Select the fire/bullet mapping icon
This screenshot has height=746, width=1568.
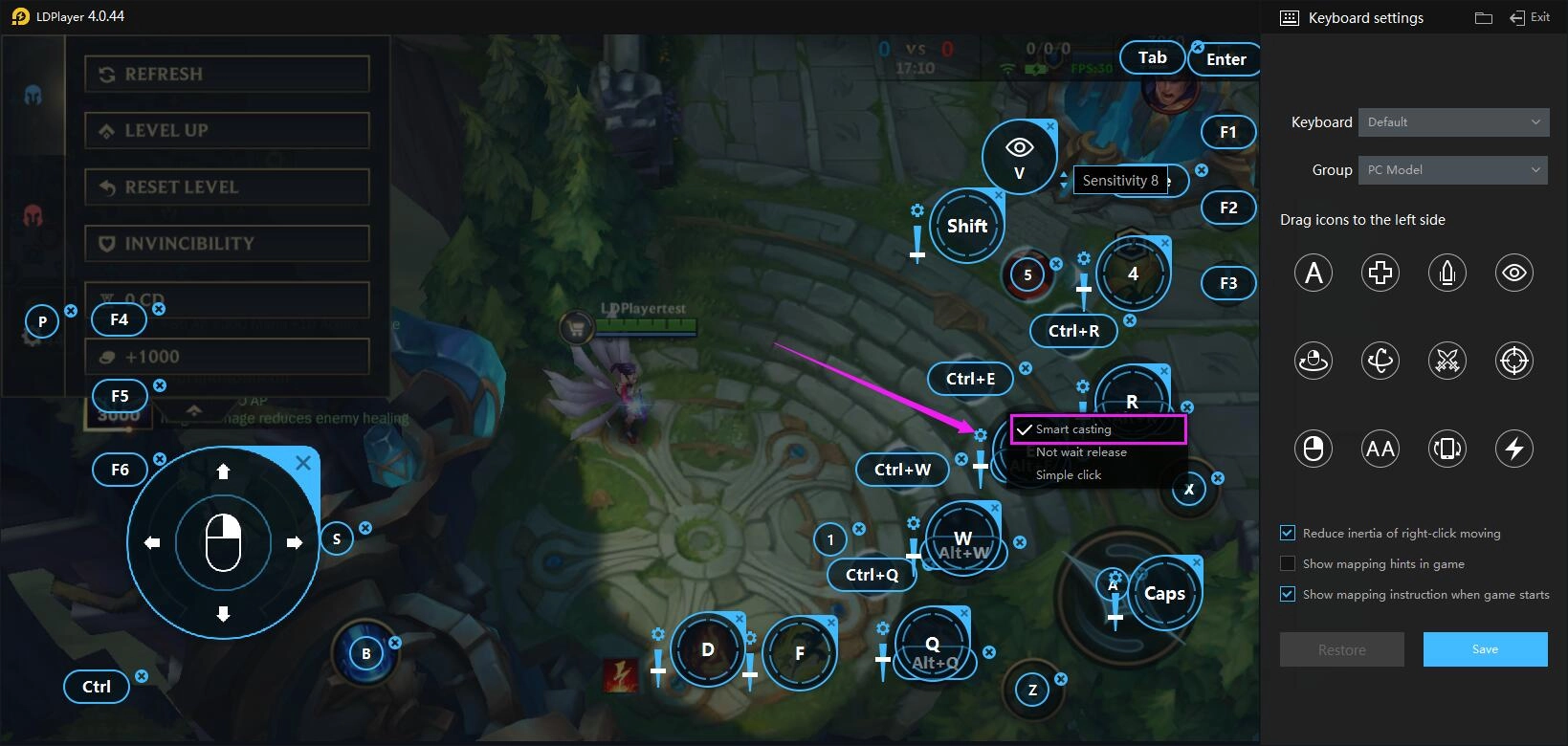[x=1447, y=273]
